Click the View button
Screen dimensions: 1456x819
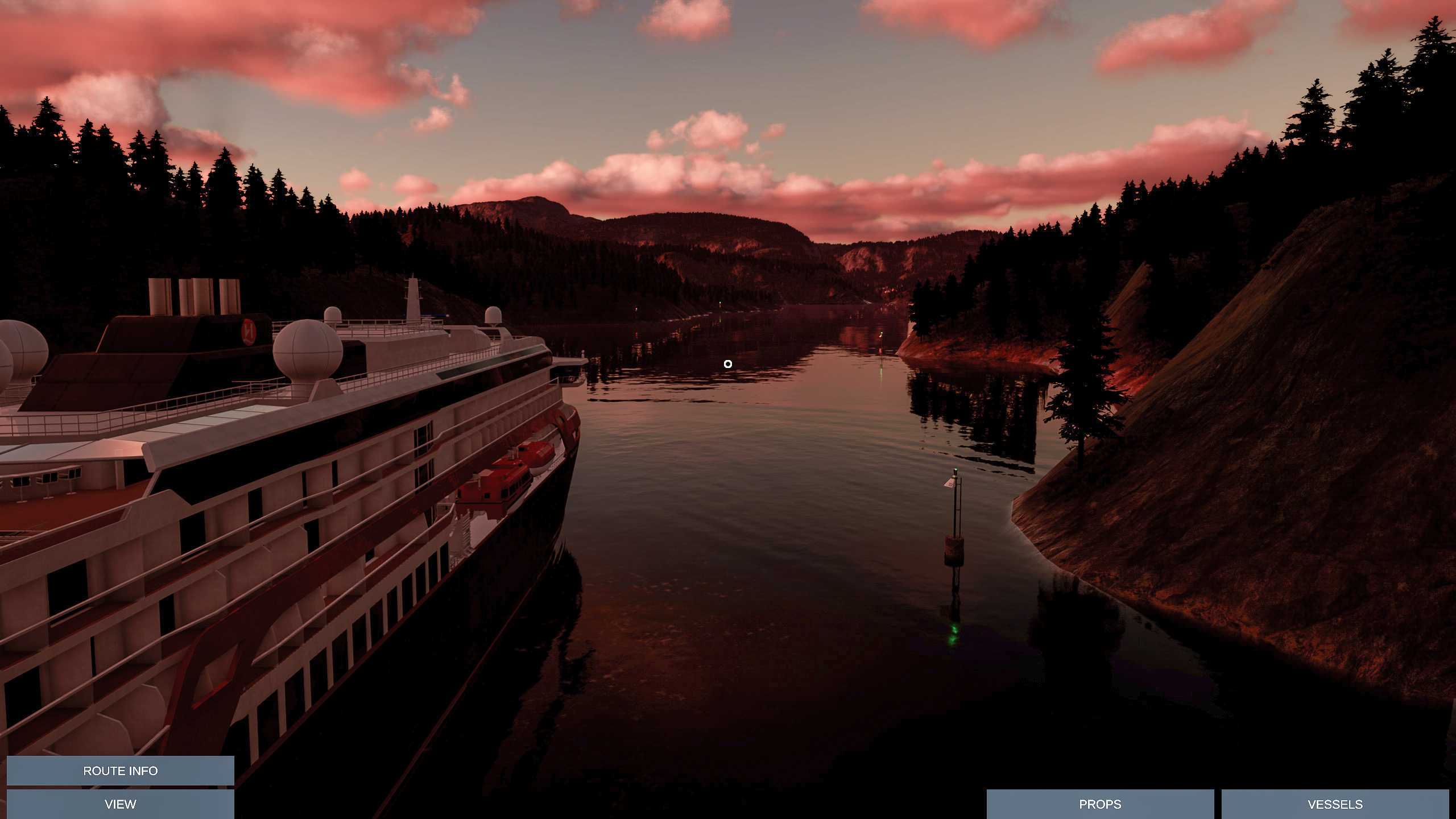click(120, 804)
